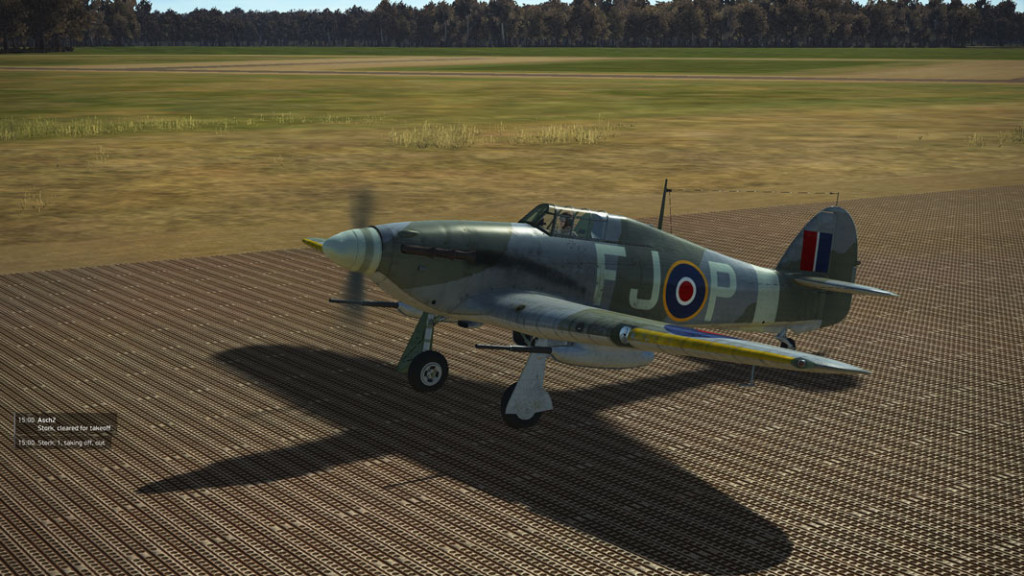
Task: Click the radio message log panel
Action: pyautogui.click(x=65, y=430)
